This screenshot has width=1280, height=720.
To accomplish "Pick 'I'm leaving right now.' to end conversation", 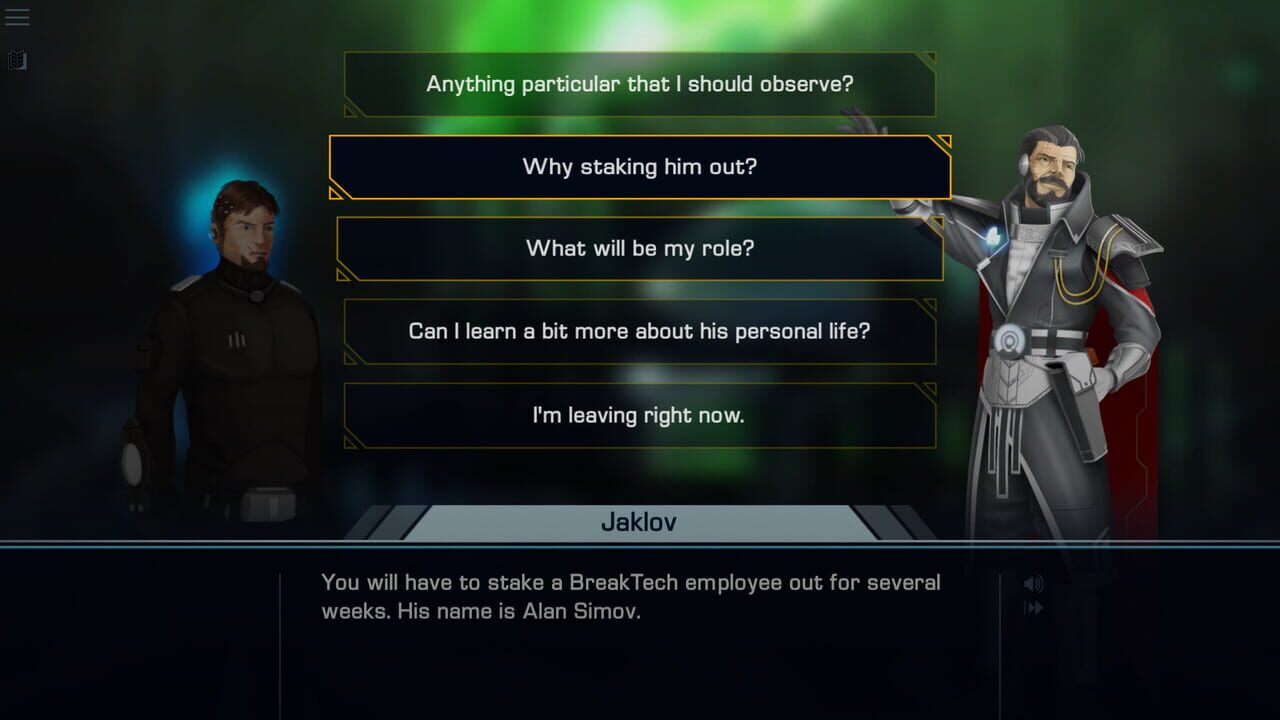I will [640, 414].
